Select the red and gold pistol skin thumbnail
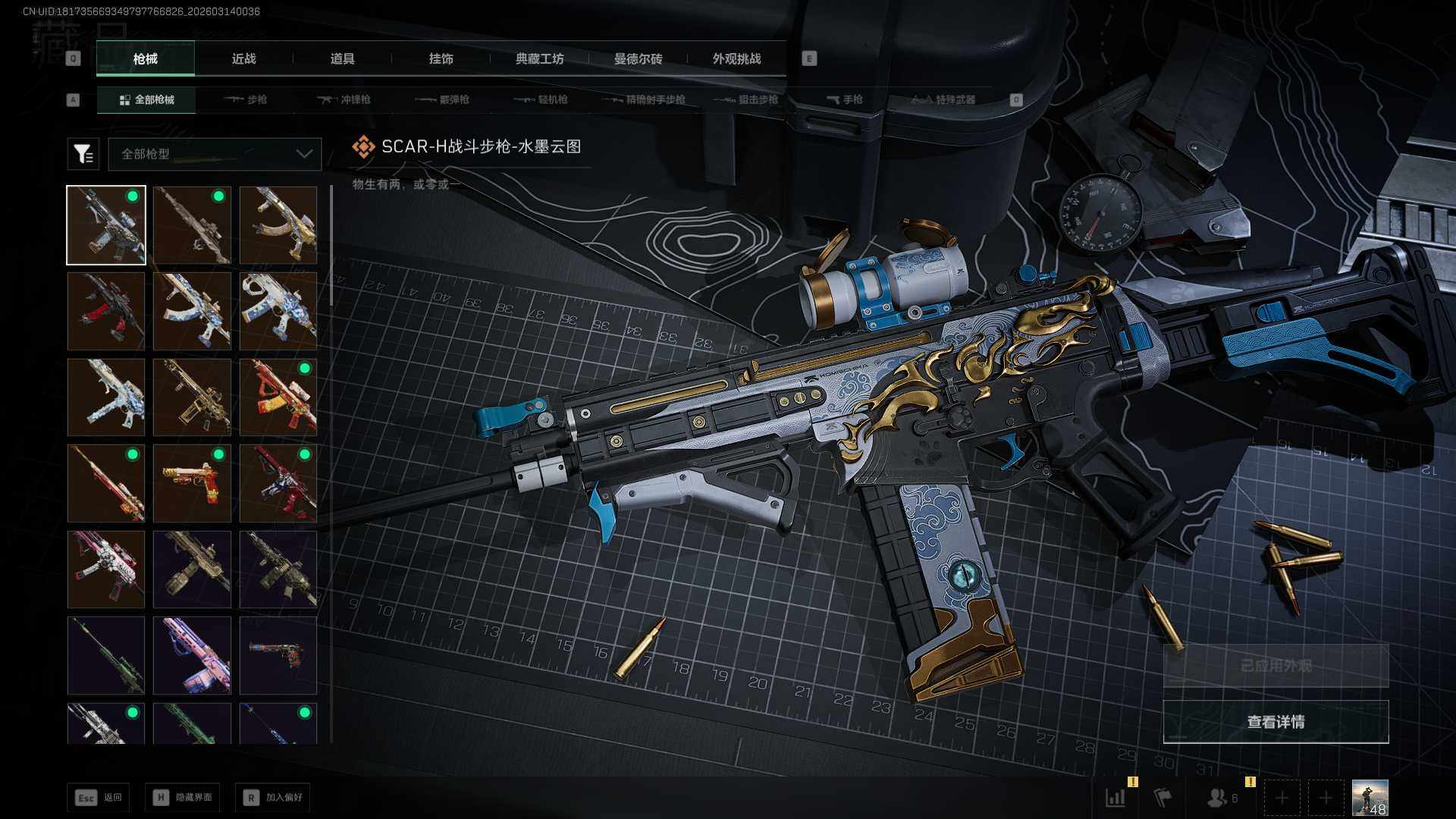The width and height of the screenshot is (1456, 819). tap(192, 483)
